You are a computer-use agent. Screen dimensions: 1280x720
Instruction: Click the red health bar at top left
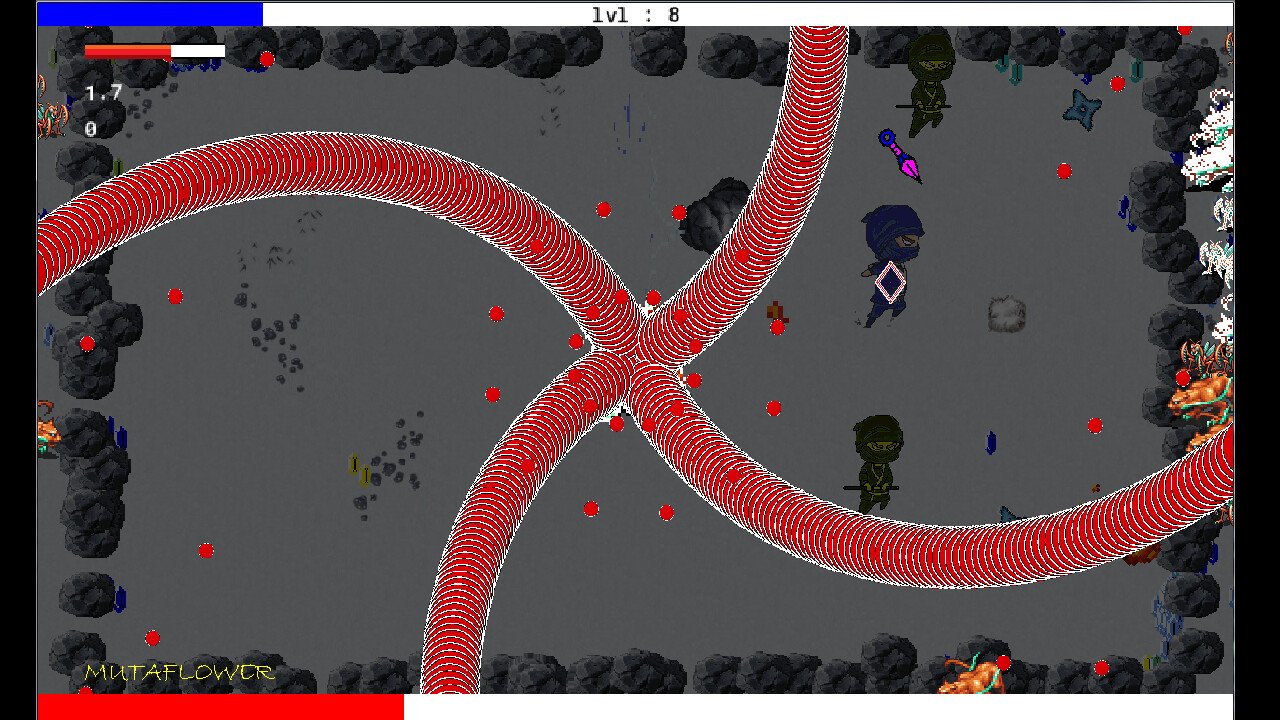[x=128, y=50]
